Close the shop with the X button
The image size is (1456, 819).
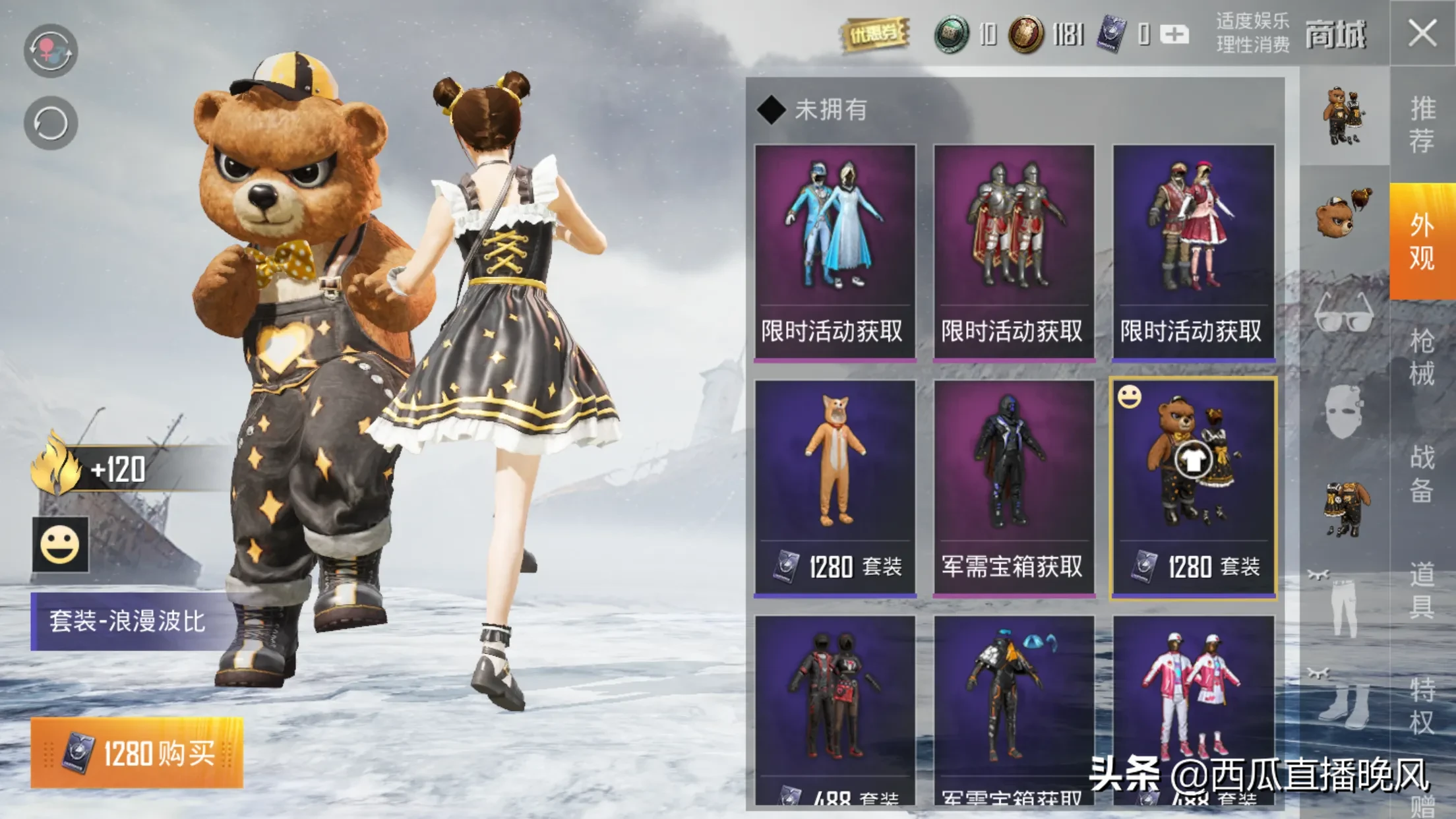tap(1422, 33)
